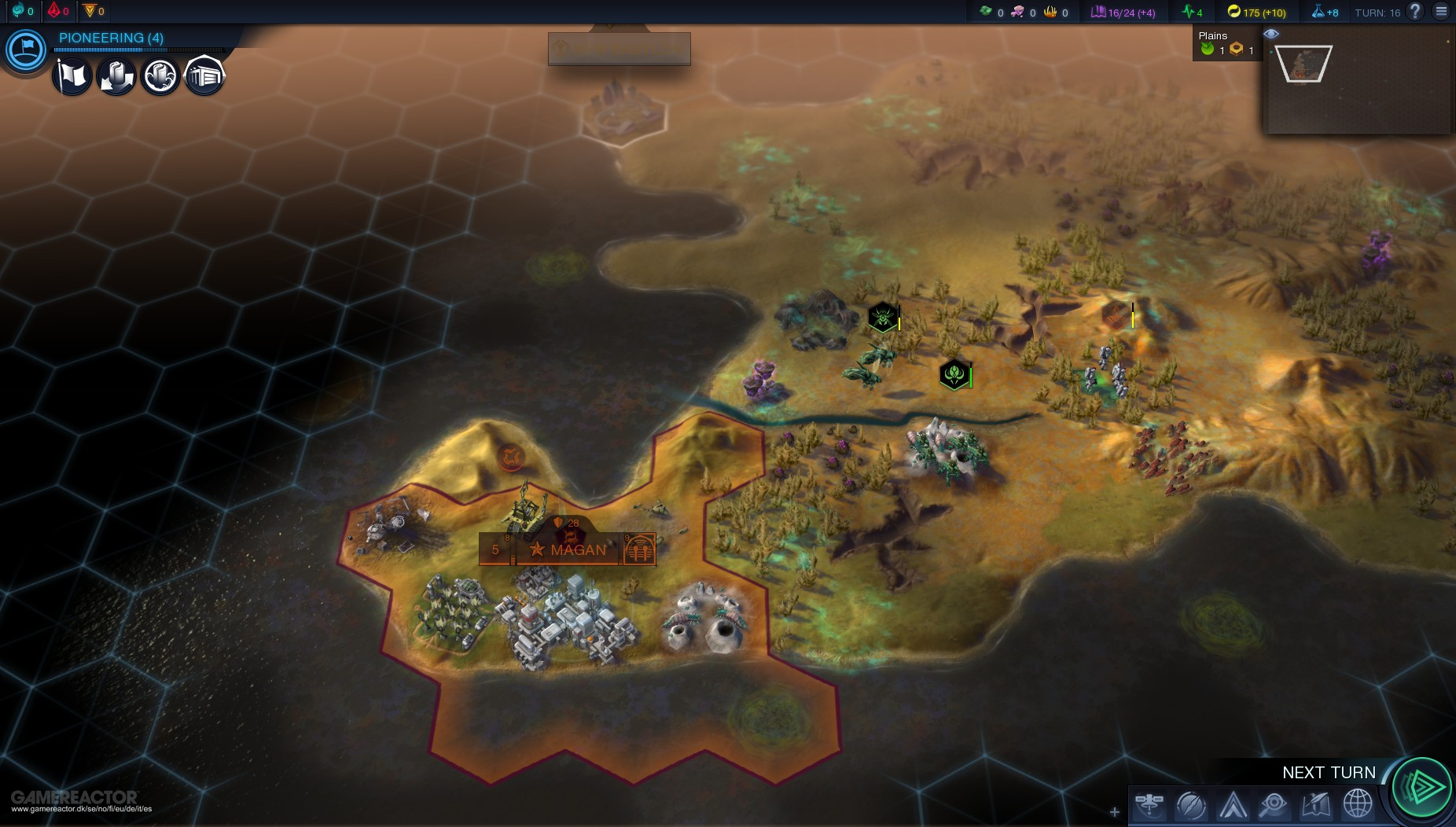Screen dimensions: 1456x827
Task: Expand the quest notification banner top center
Action: 619,49
